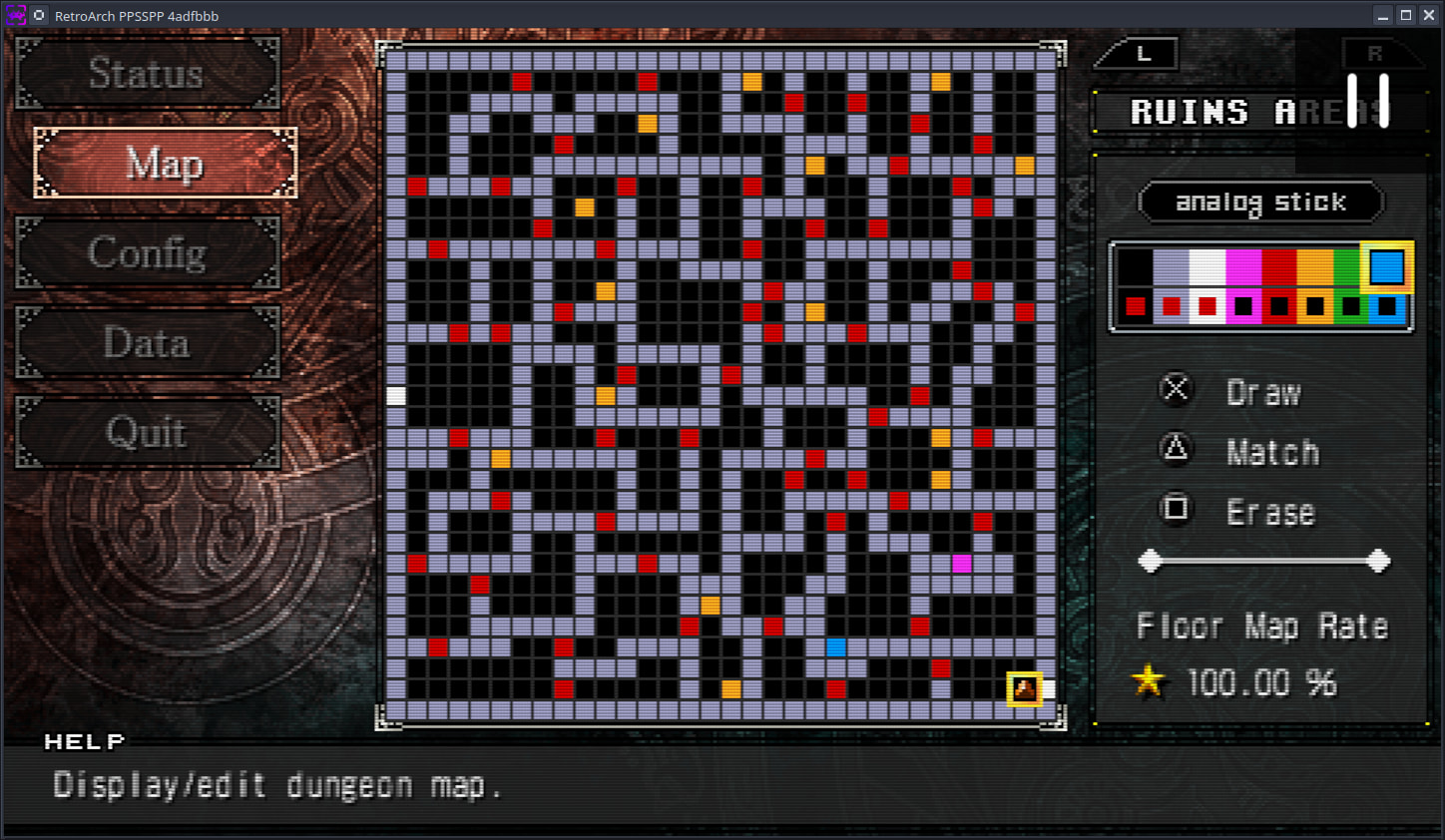
Task: Maximize the RetroArch window
Action: click(1405, 15)
